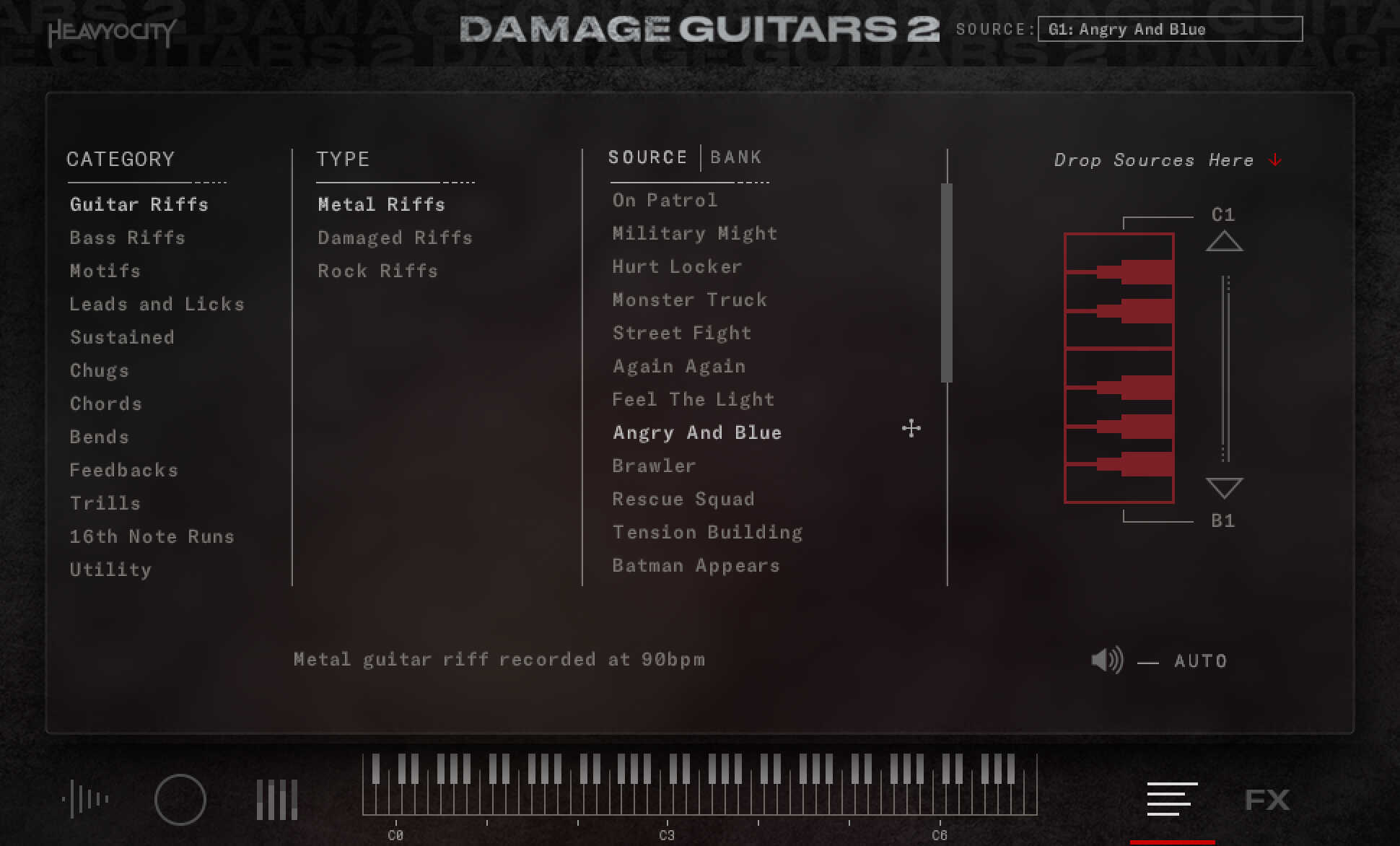1400x846 pixels.
Task: Select the Rock Riffs type
Action: pos(377,271)
